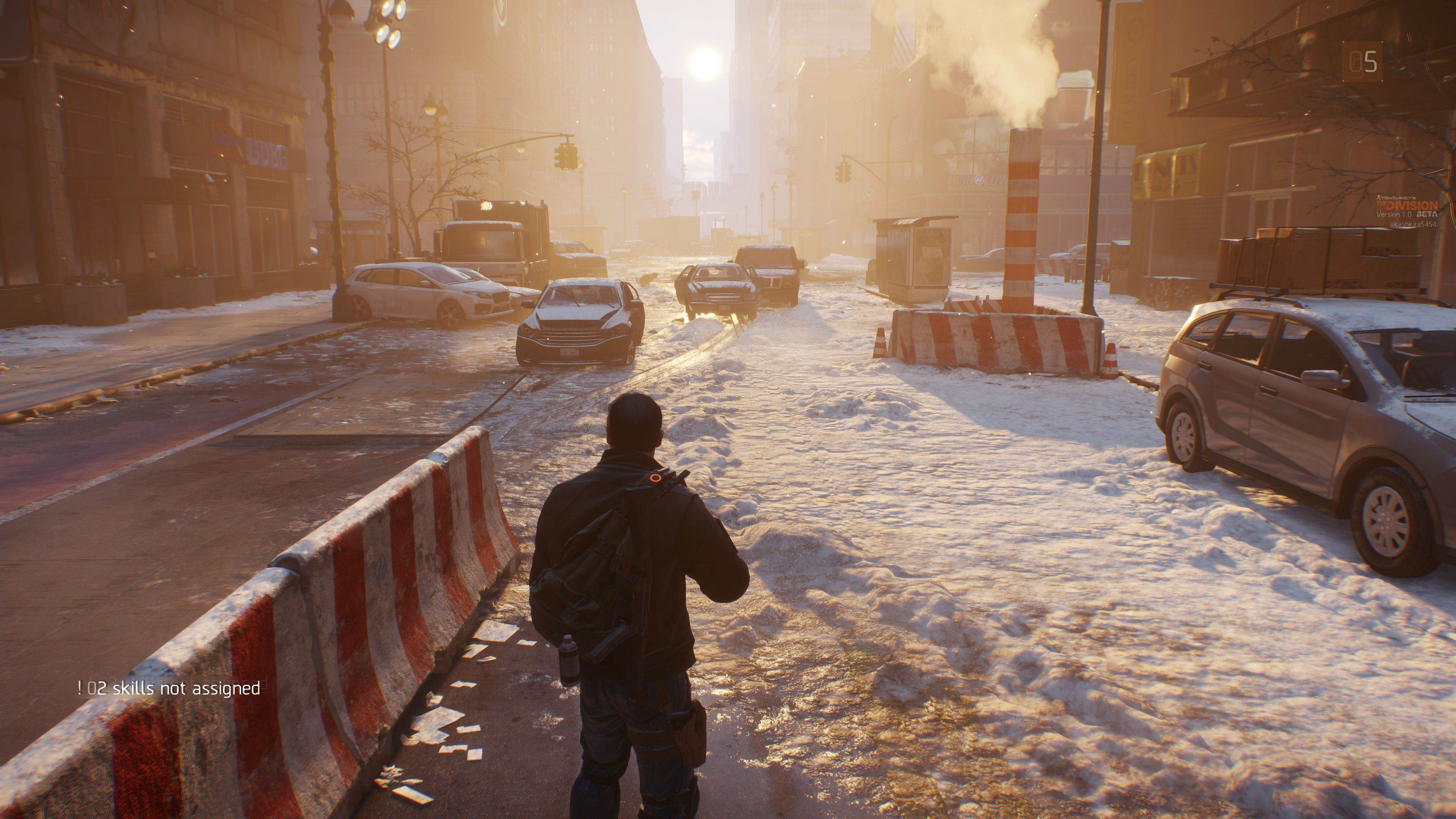1456x819 pixels.
Task: Open the skills not assigned notification
Action: [x=169, y=688]
